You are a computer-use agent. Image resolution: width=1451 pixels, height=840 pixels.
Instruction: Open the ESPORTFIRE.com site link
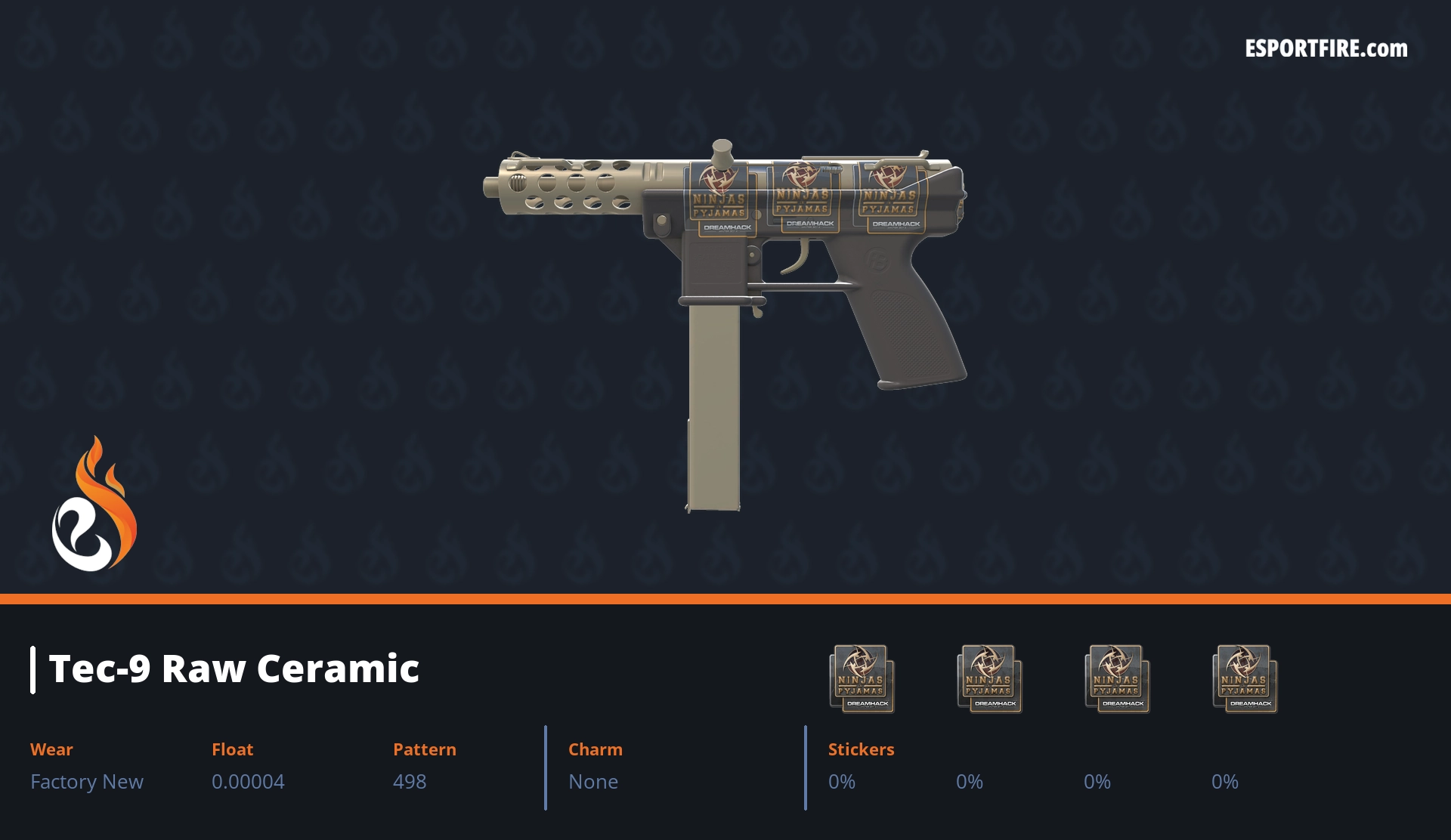tap(1326, 49)
